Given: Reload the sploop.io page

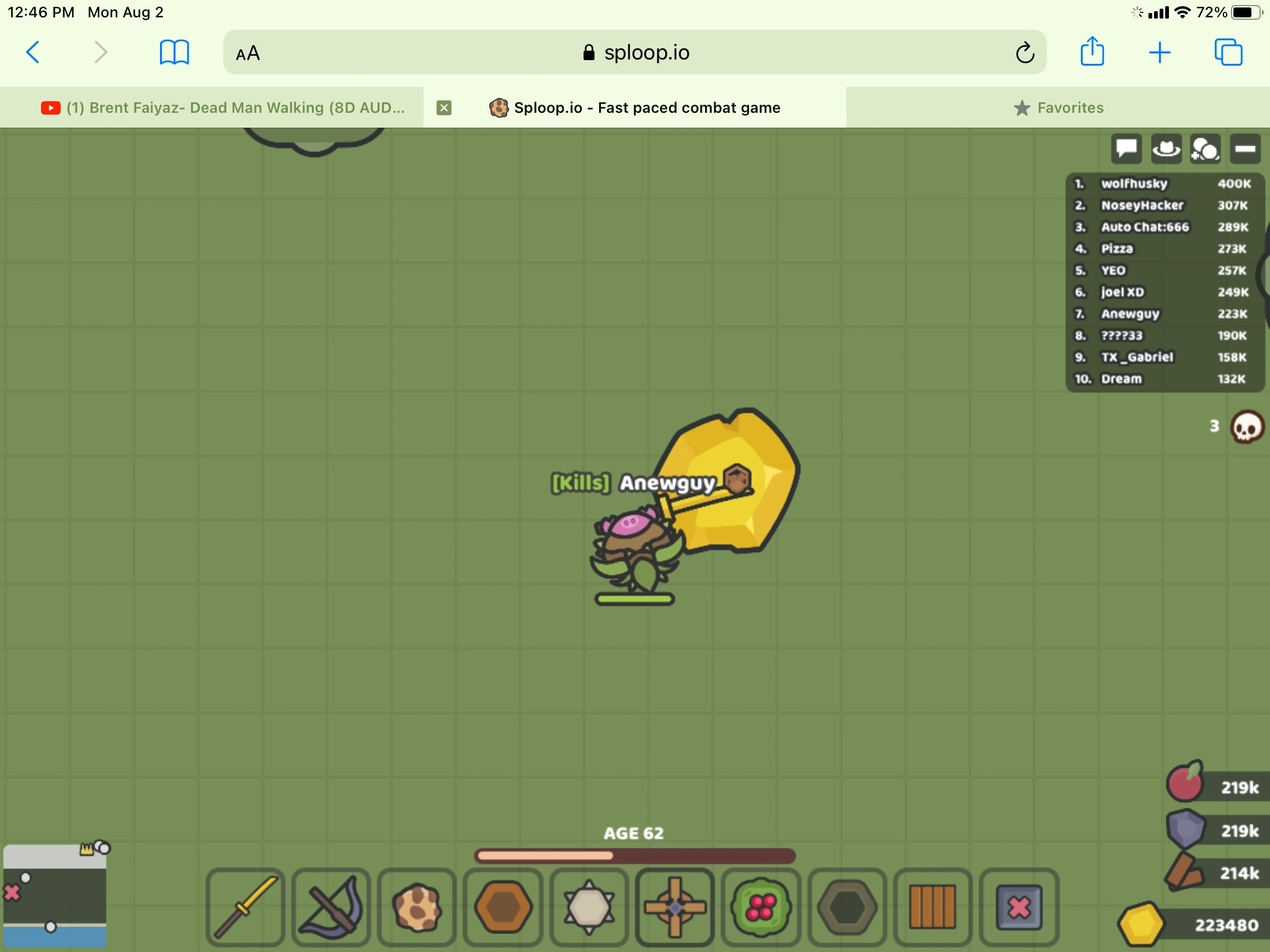Looking at the screenshot, I should [1024, 53].
